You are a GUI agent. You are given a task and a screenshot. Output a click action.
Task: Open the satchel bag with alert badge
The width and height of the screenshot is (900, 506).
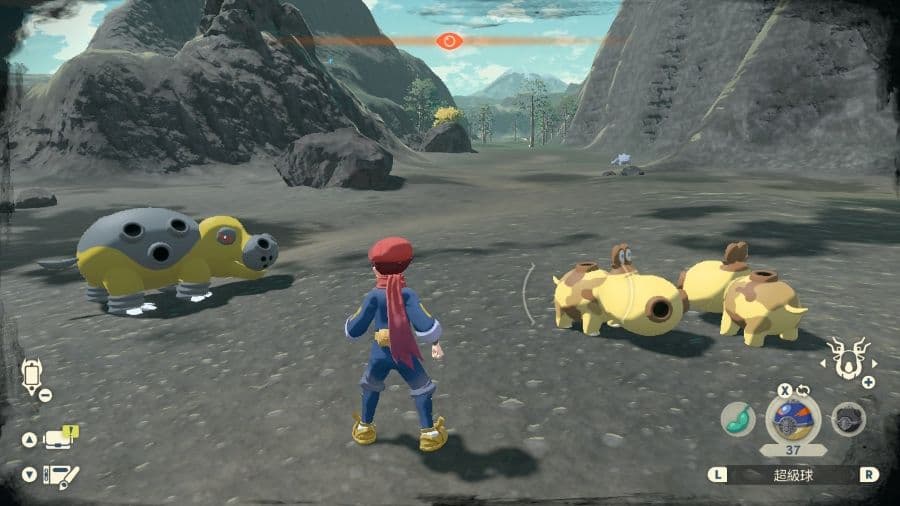pos(58,438)
